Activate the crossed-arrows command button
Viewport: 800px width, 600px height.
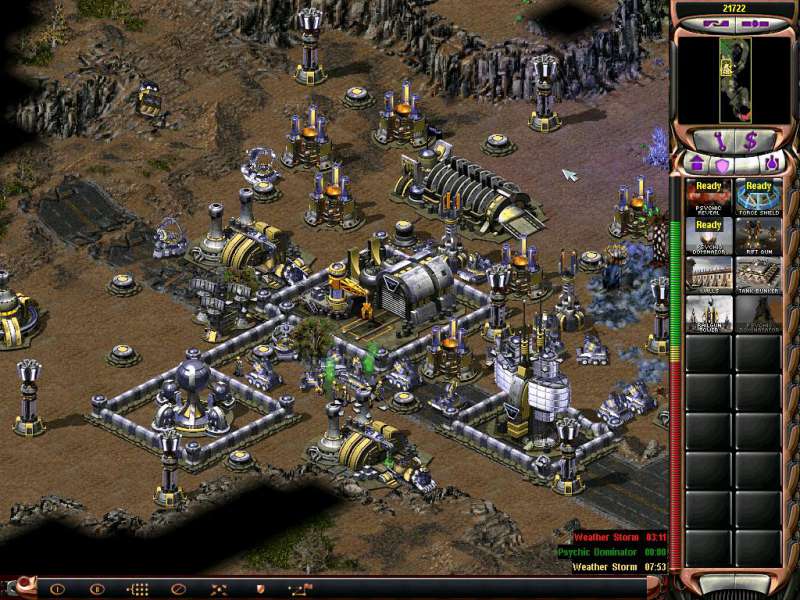point(219,589)
